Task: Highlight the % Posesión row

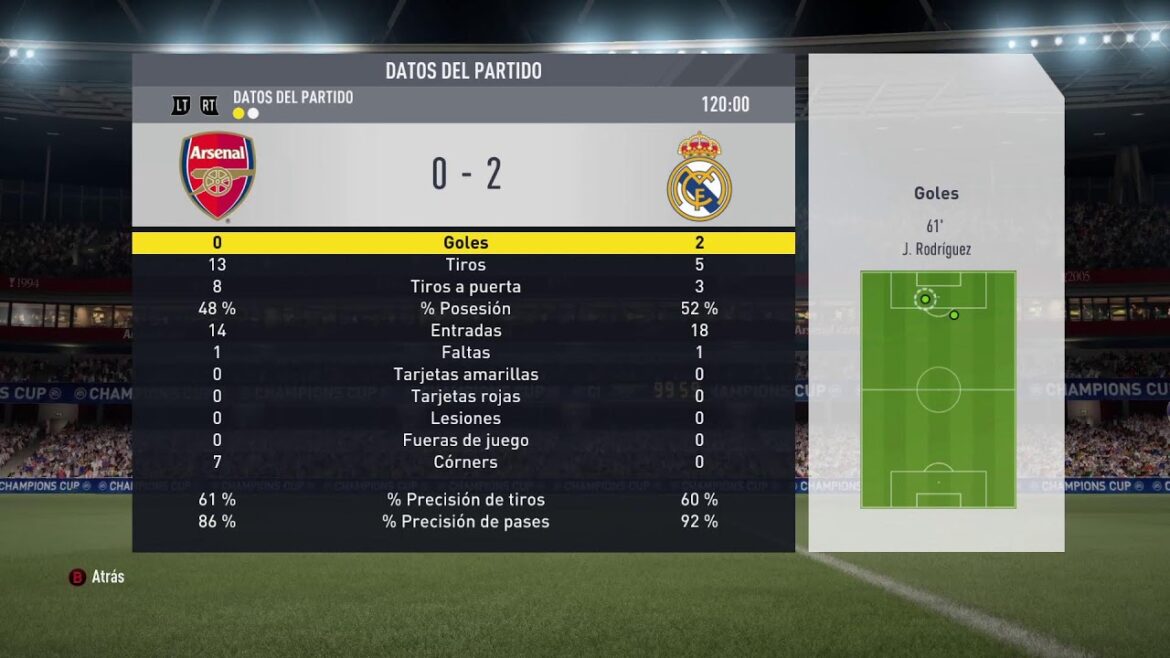Action: pos(465,309)
